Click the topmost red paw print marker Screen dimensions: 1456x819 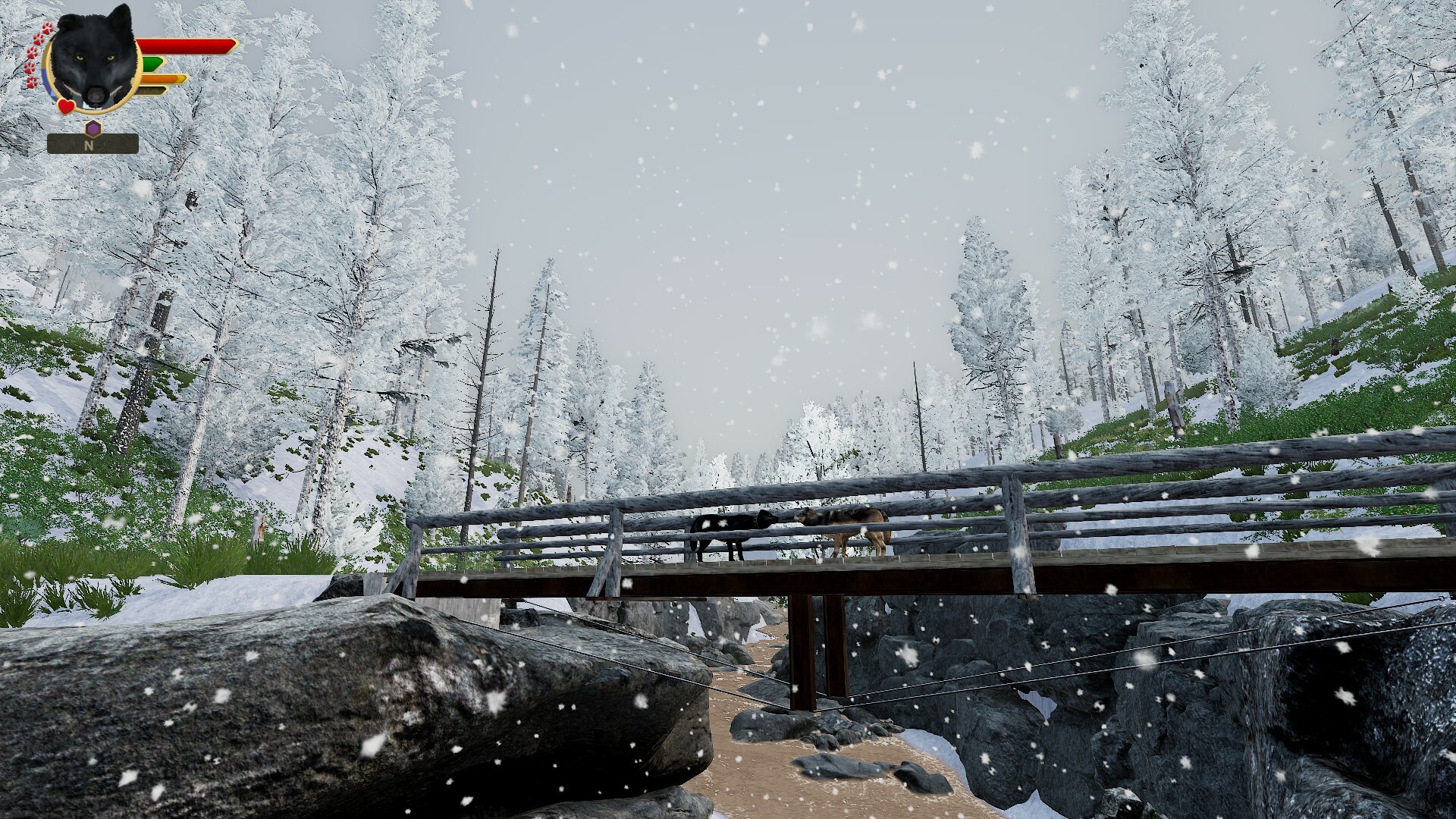(47, 28)
